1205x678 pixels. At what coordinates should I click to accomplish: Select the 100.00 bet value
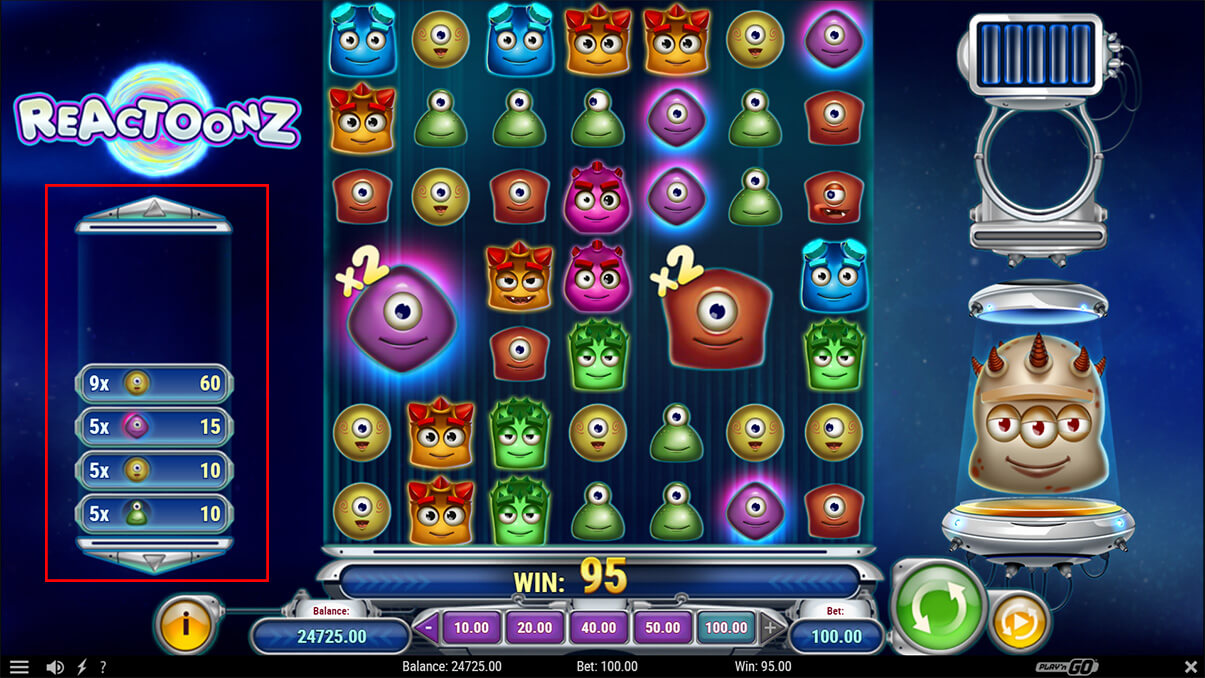[726, 628]
